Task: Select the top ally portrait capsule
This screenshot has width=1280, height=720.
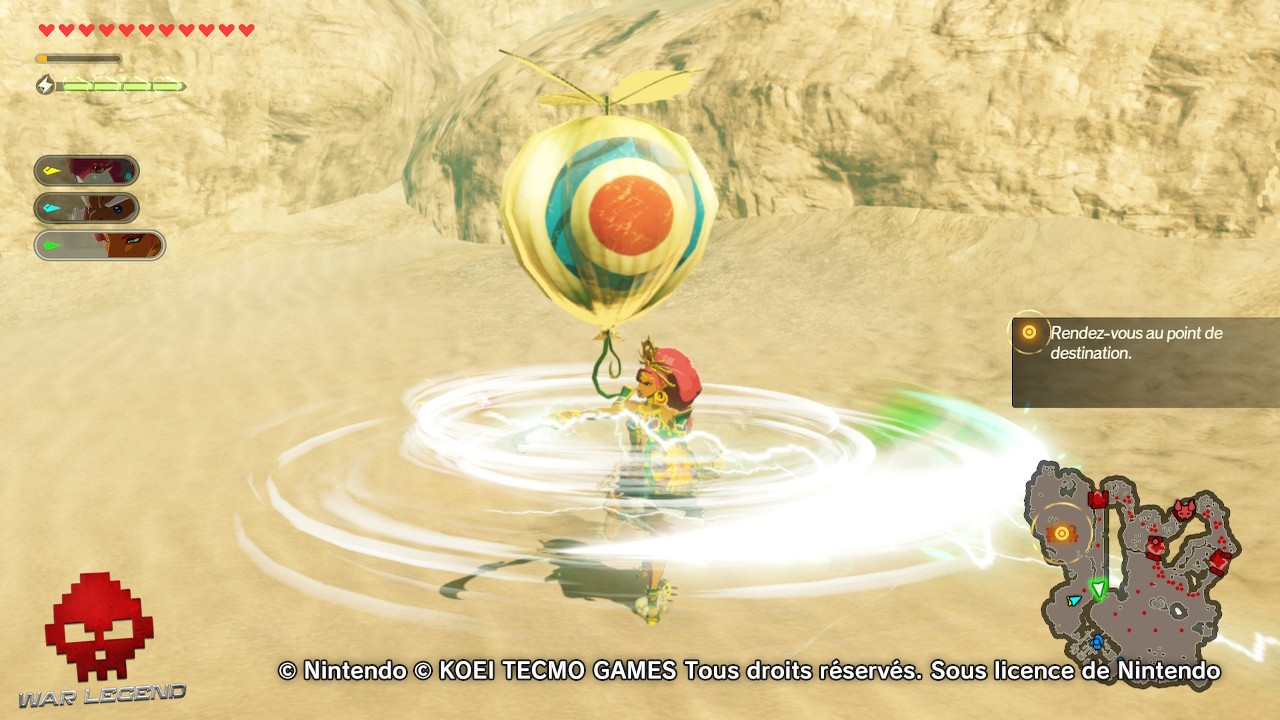Action: [x=88, y=170]
